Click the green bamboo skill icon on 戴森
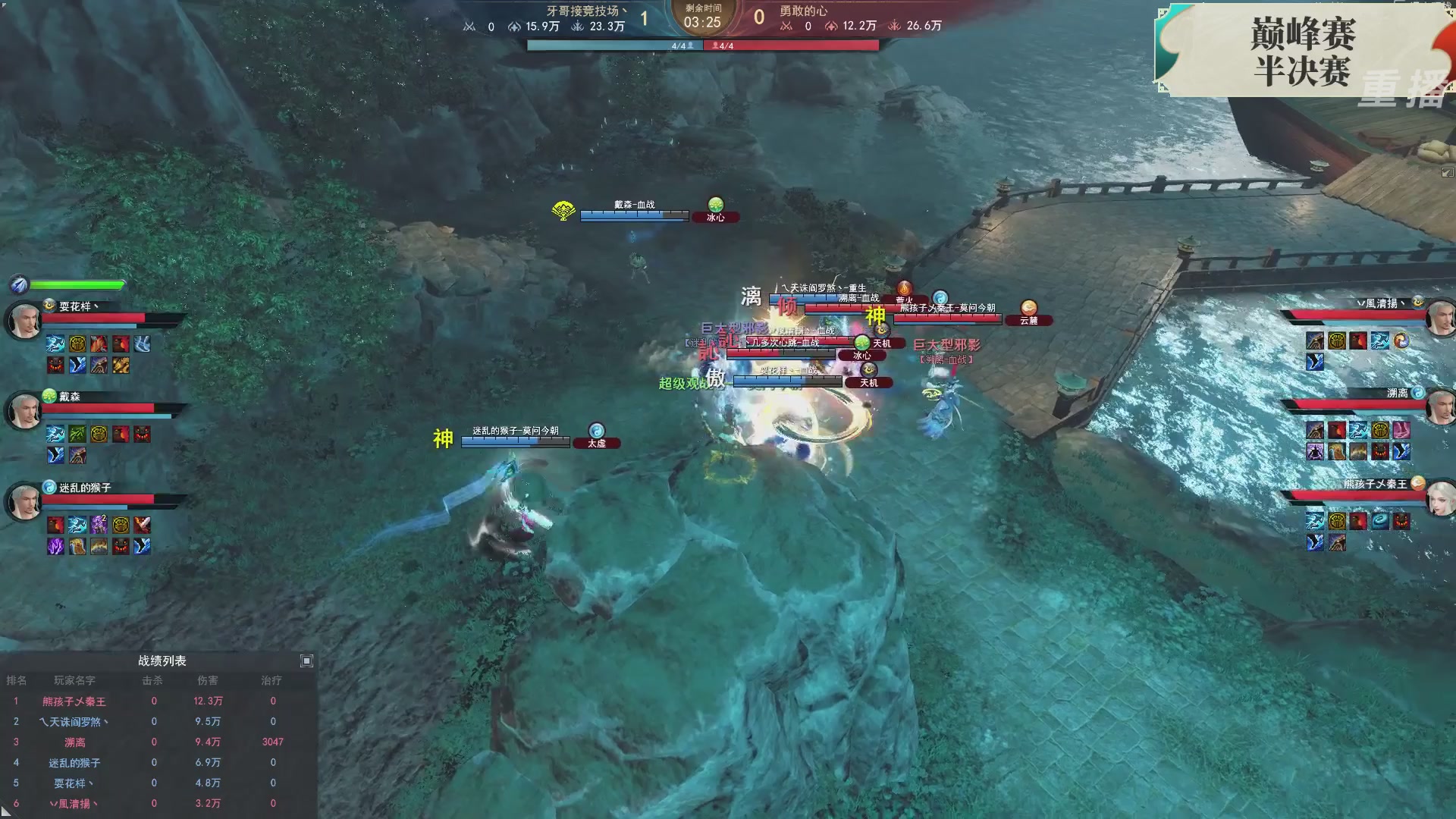 tap(77, 433)
